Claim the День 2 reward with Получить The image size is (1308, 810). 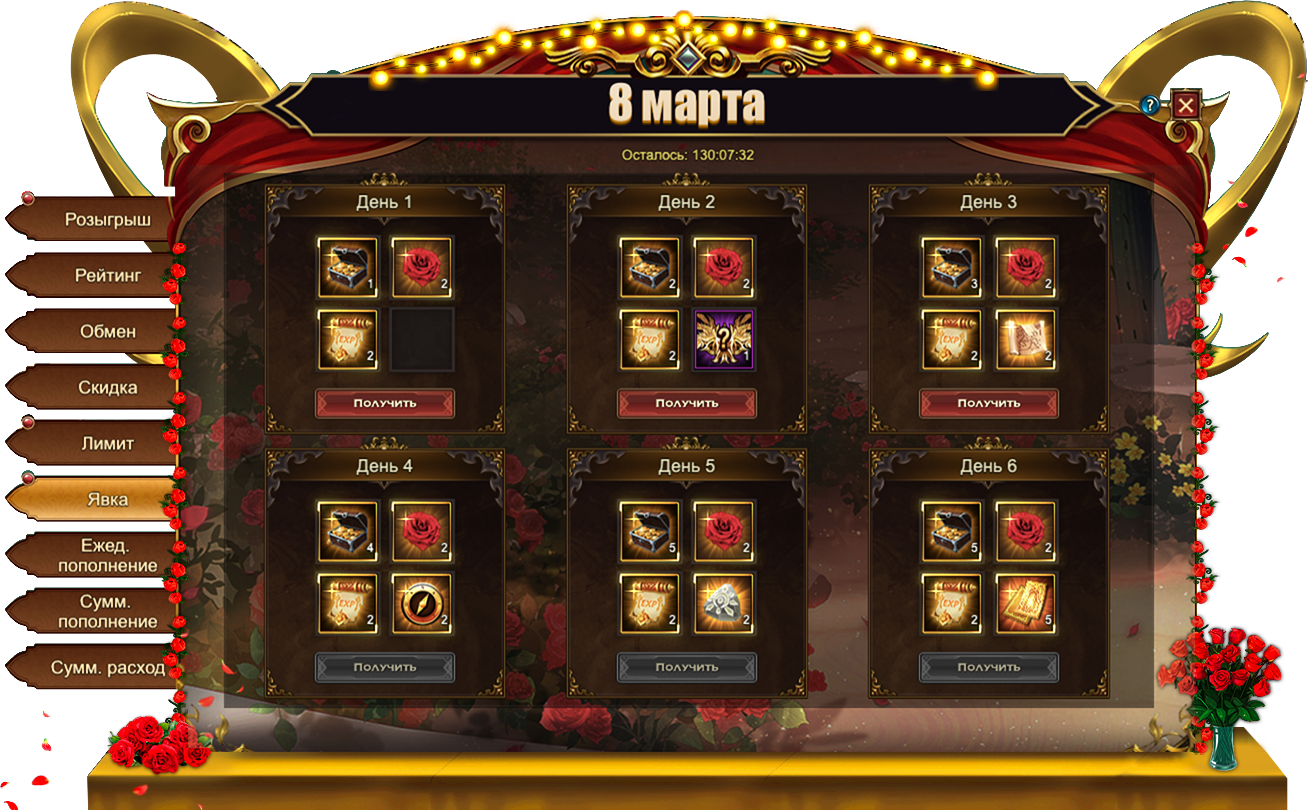687,403
